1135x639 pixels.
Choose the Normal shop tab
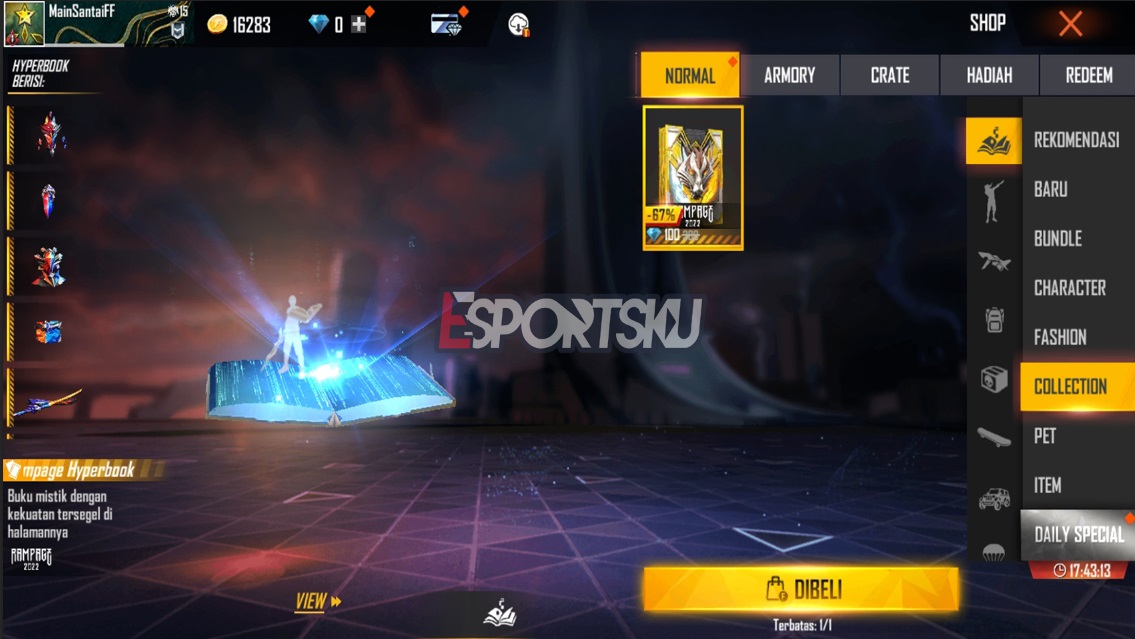tap(690, 75)
